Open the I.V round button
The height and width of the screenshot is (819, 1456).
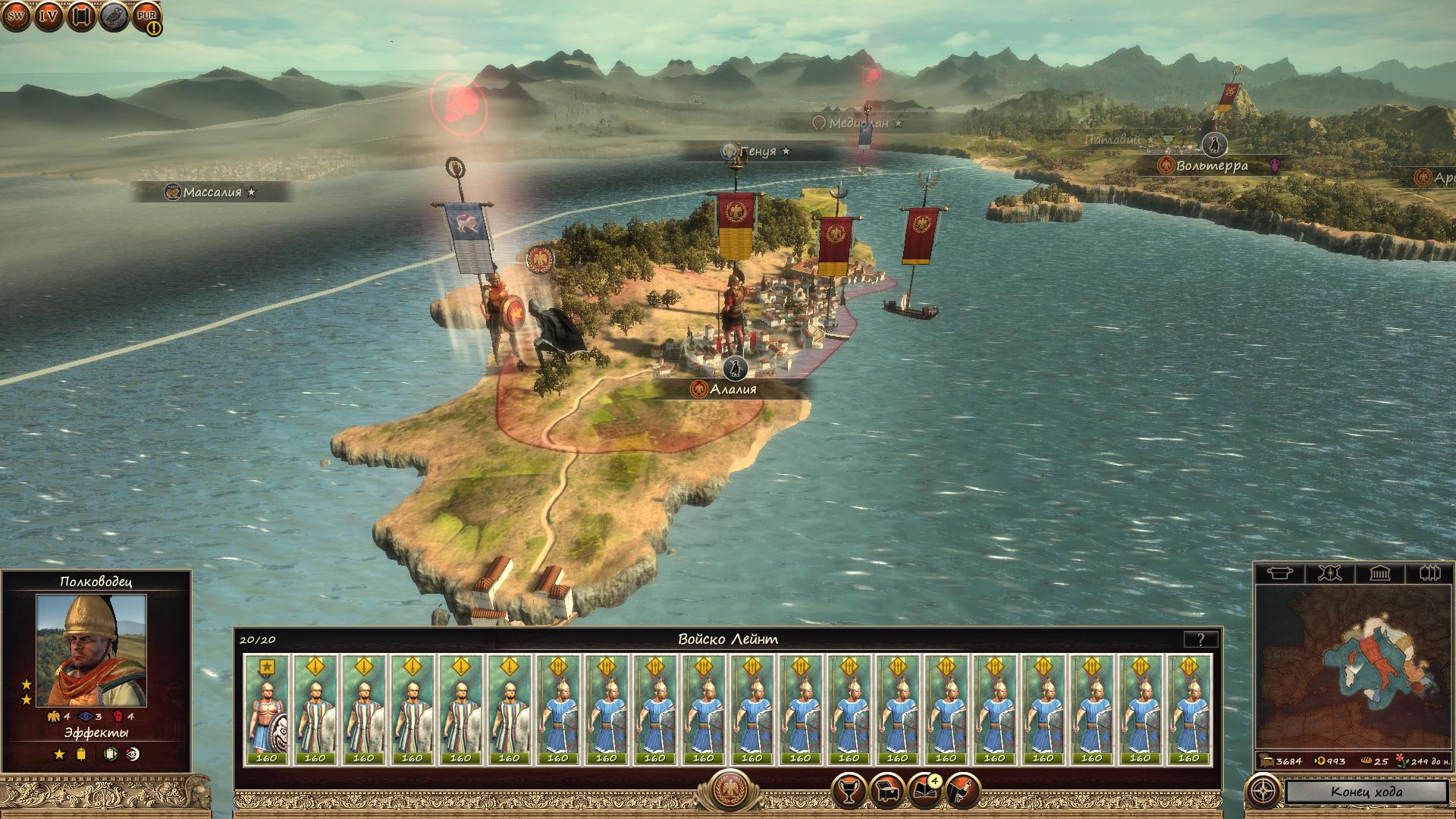[x=49, y=15]
